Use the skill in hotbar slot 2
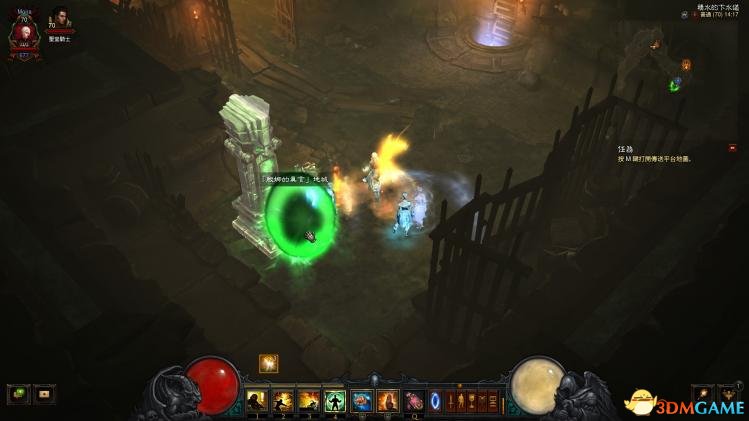 pyautogui.click(x=283, y=401)
